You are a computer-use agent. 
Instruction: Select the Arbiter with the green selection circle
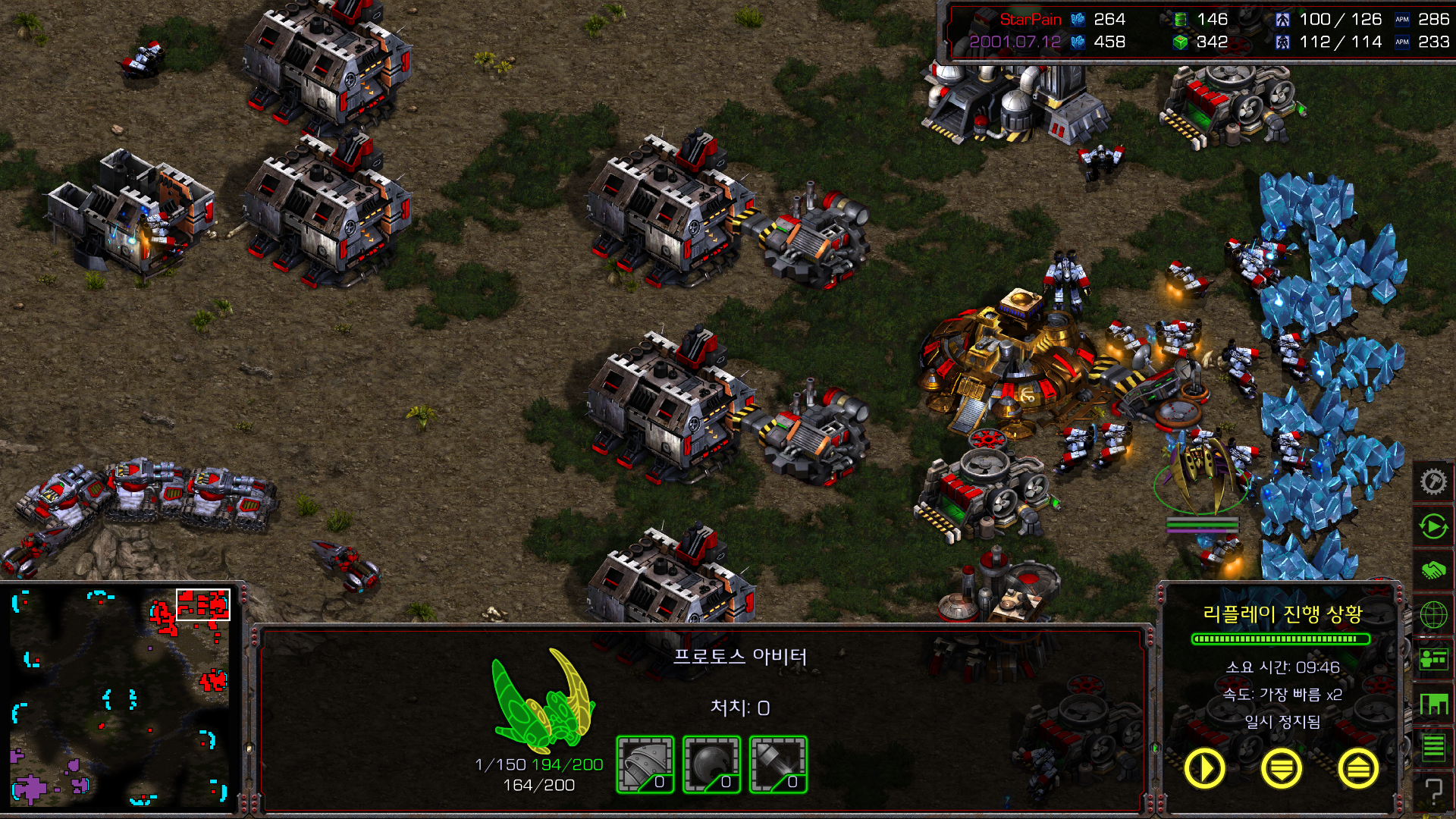pos(1201,472)
